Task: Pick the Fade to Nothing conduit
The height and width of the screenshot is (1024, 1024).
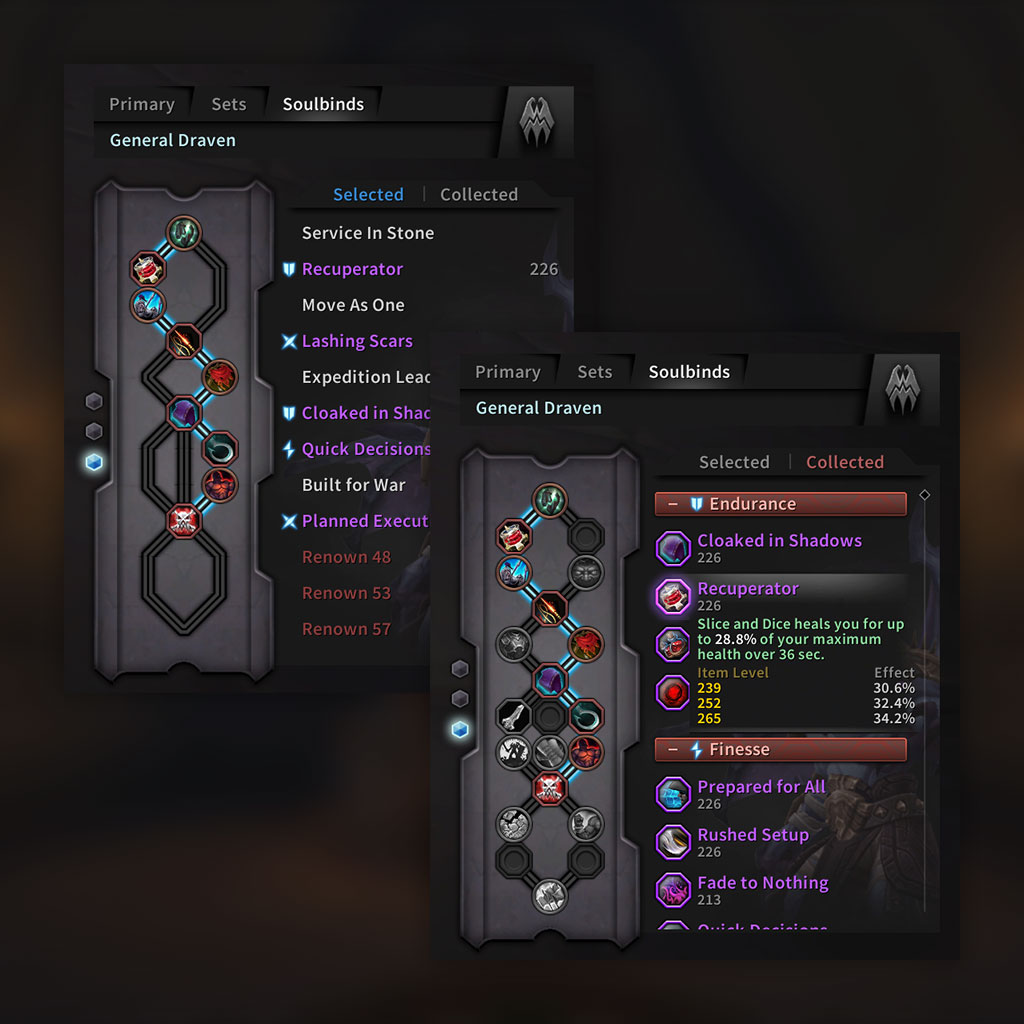Action: pos(763,883)
